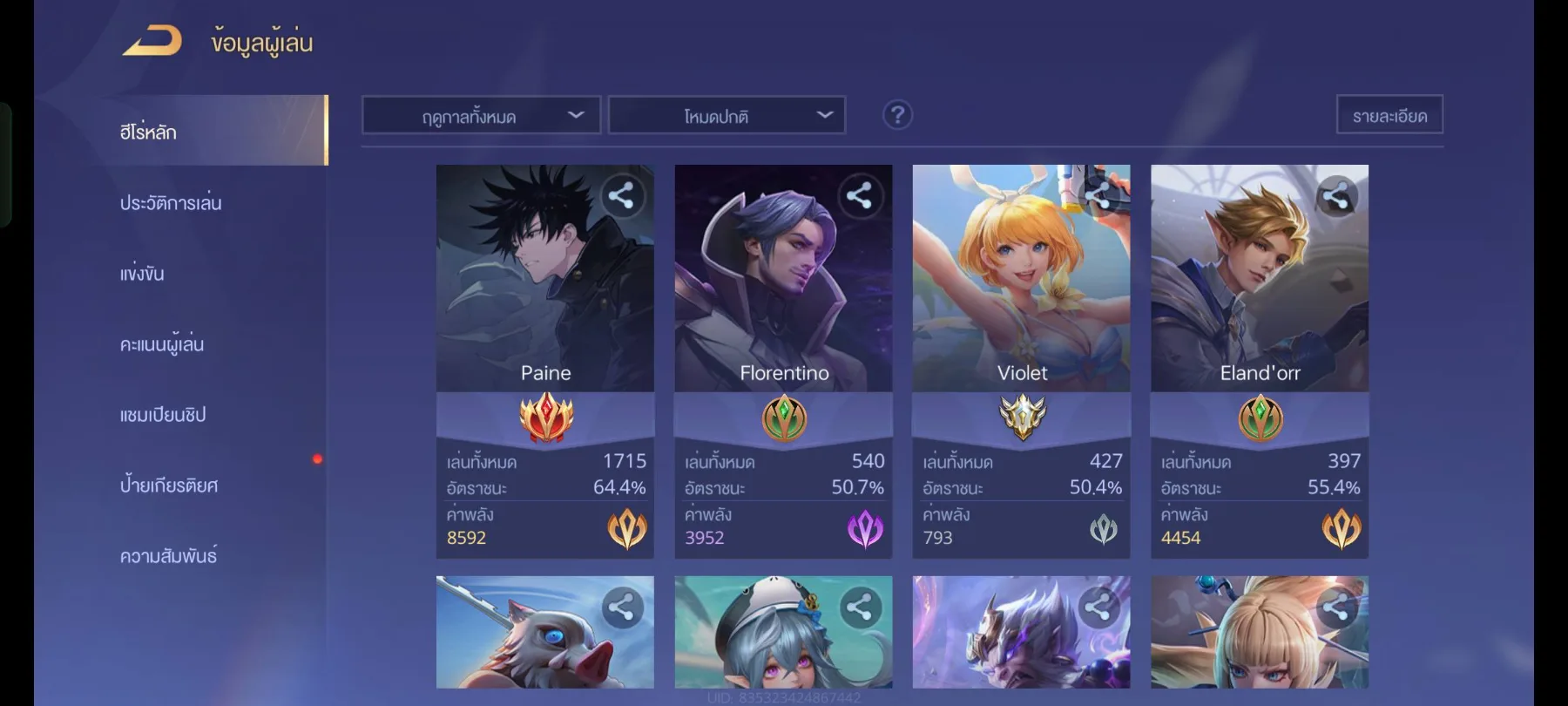Go to the ประวัติการเล่น sidebar section
1568x706 pixels.
tap(171, 202)
